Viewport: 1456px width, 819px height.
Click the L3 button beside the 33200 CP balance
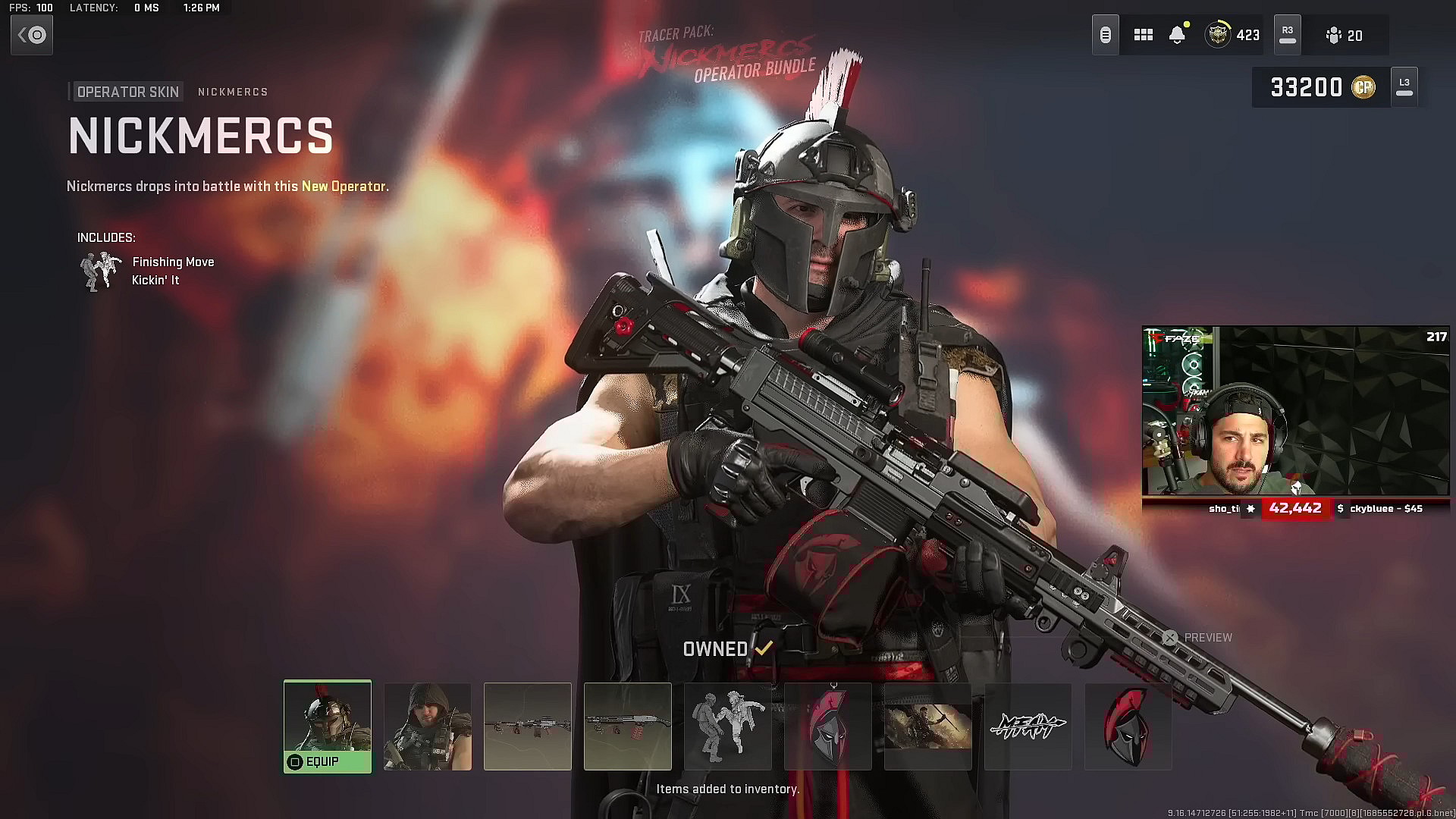[x=1404, y=86]
